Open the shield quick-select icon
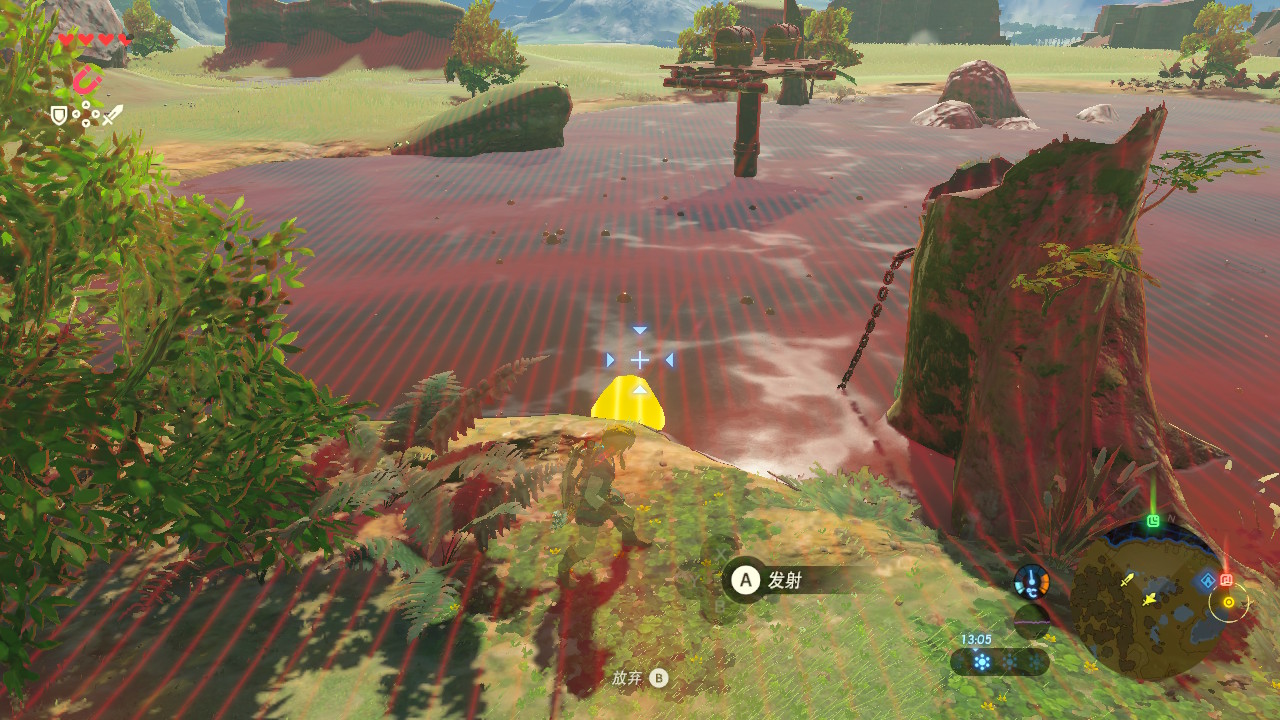The height and width of the screenshot is (720, 1280). (59, 116)
